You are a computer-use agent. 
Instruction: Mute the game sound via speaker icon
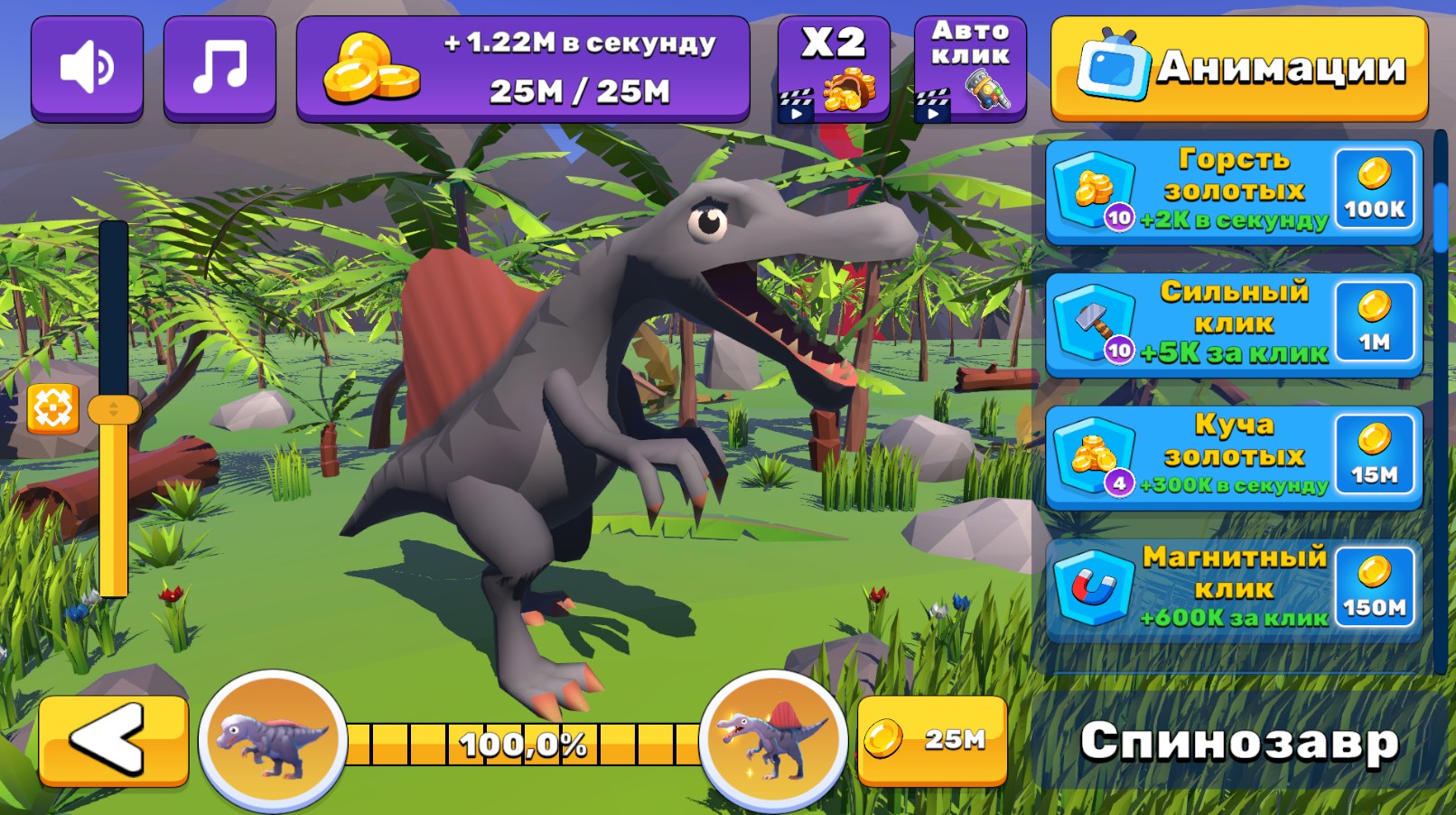coord(87,65)
